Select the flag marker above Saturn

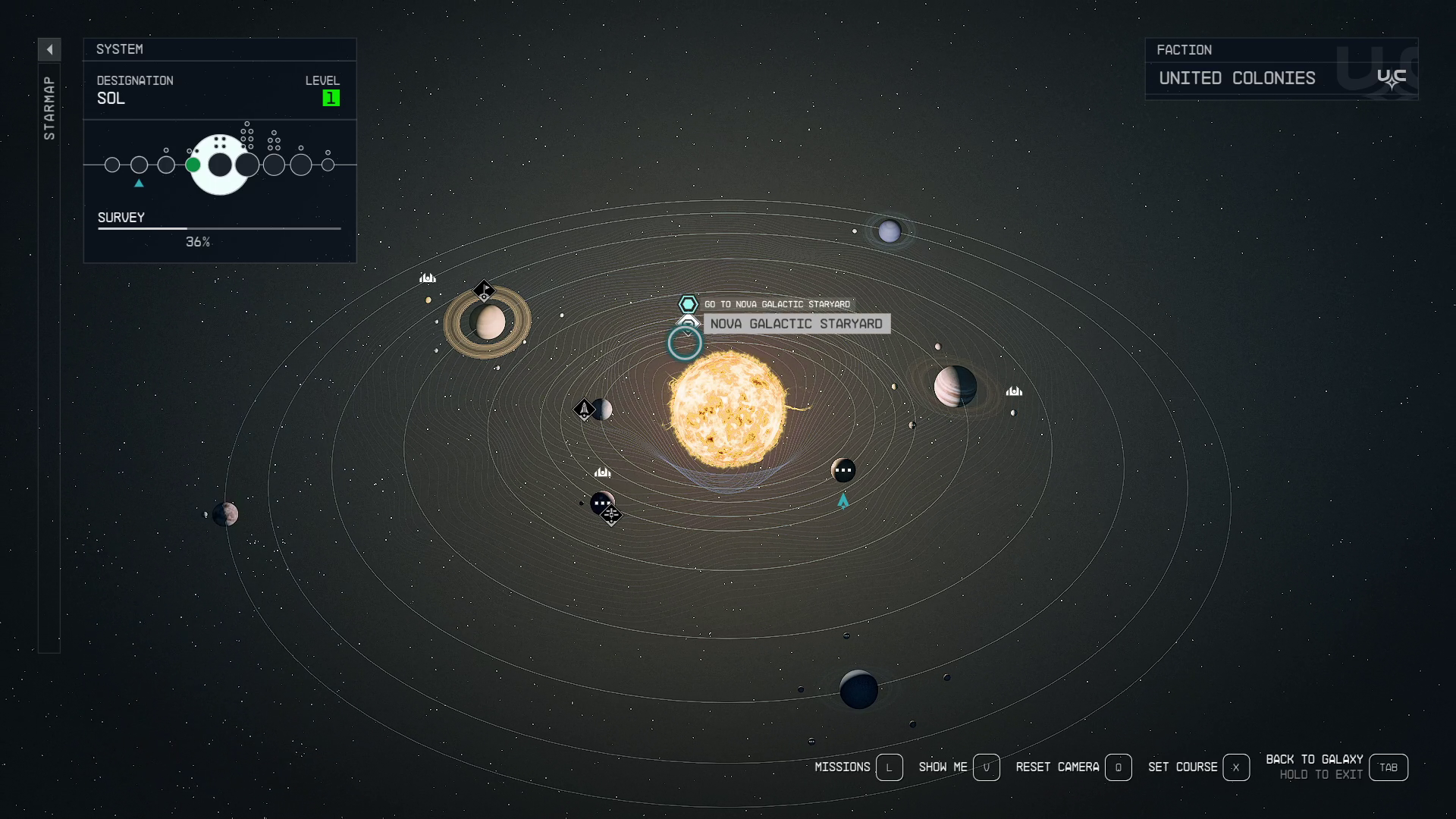click(484, 290)
